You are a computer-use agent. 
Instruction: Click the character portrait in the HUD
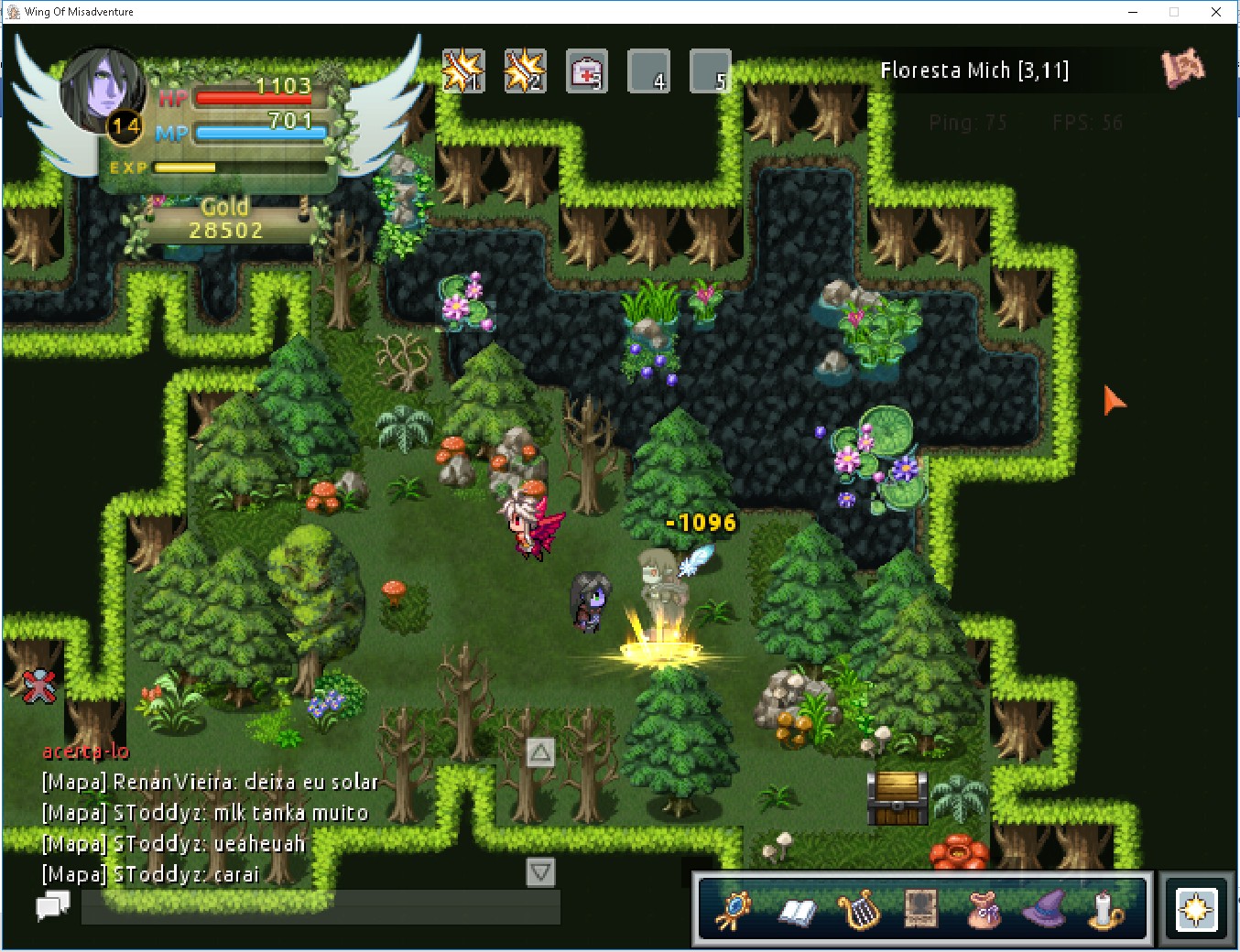pos(102,91)
